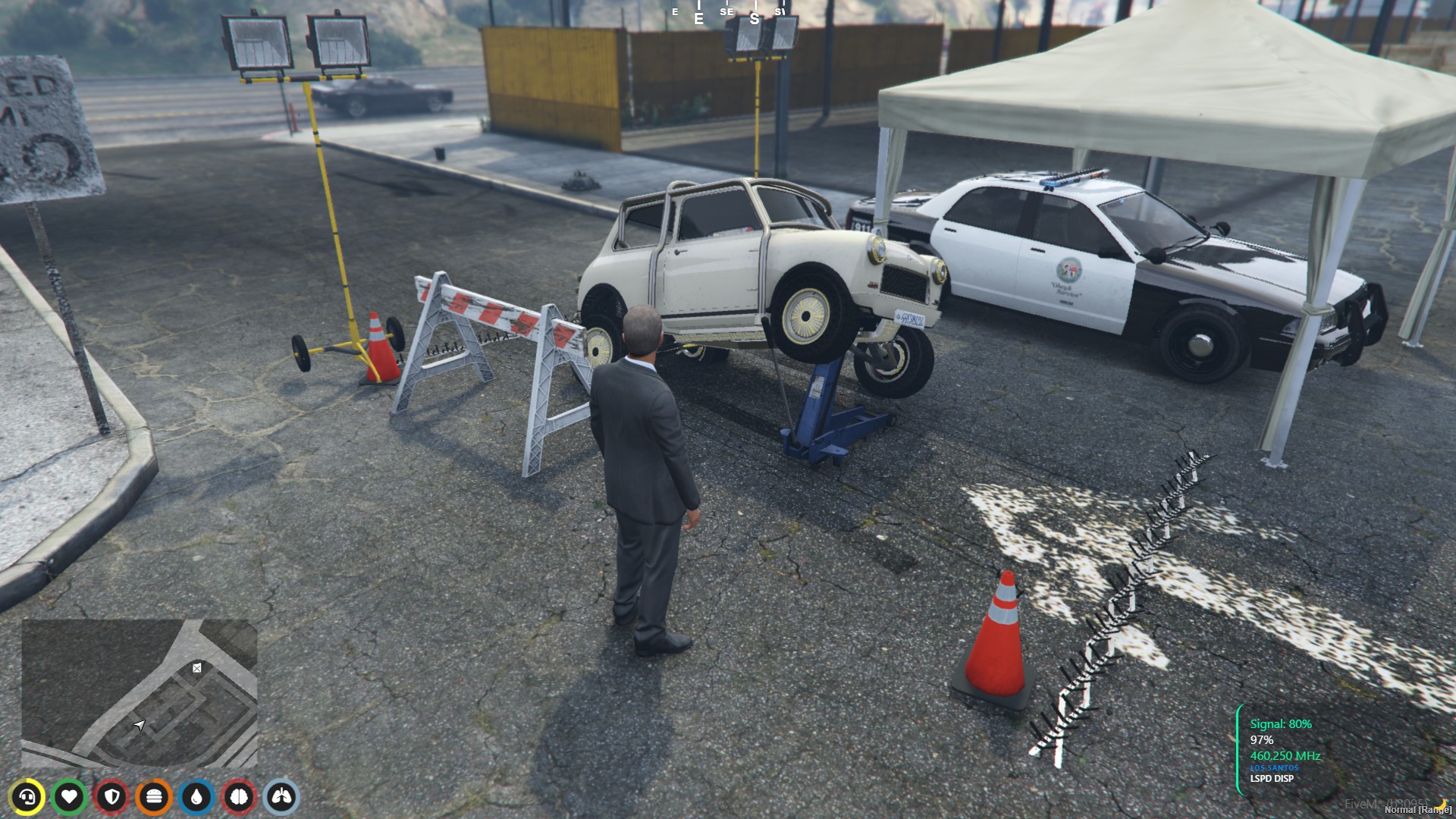Select the S heading on the compass bar
The width and height of the screenshot is (1456, 819).
(753, 15)
